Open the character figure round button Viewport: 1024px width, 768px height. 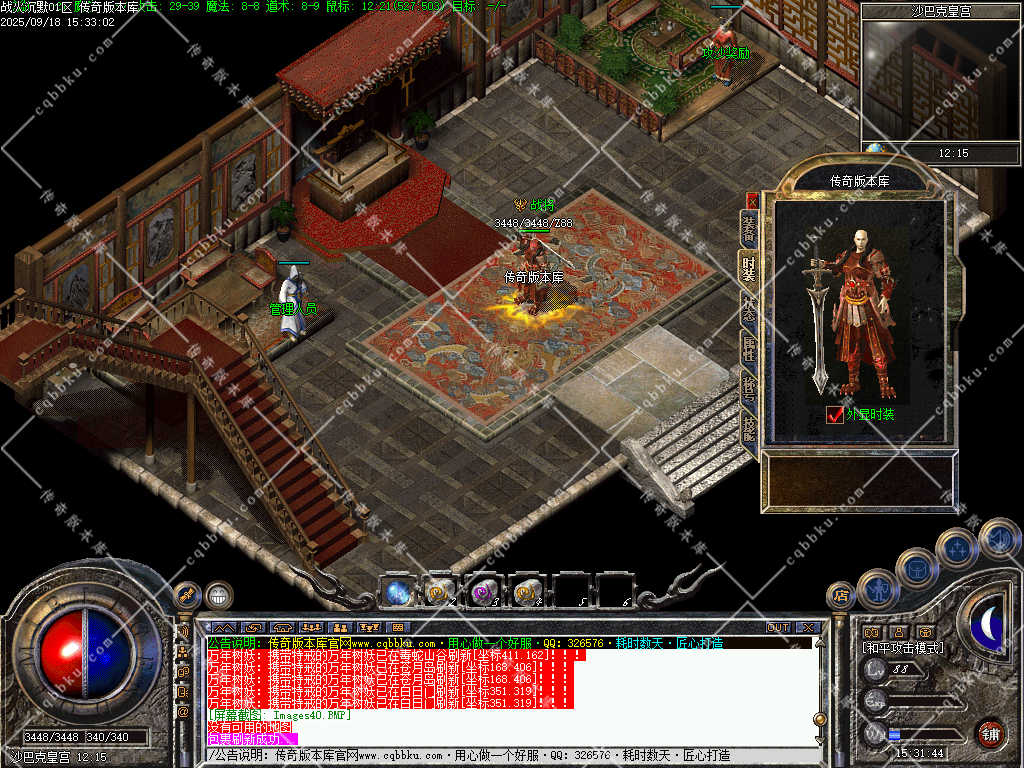click(878, 588)
